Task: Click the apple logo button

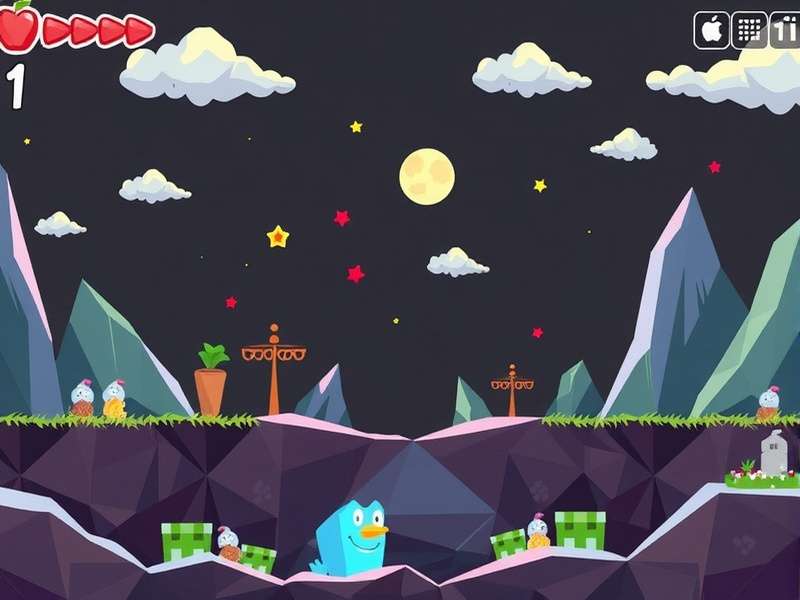Action: 711,30
